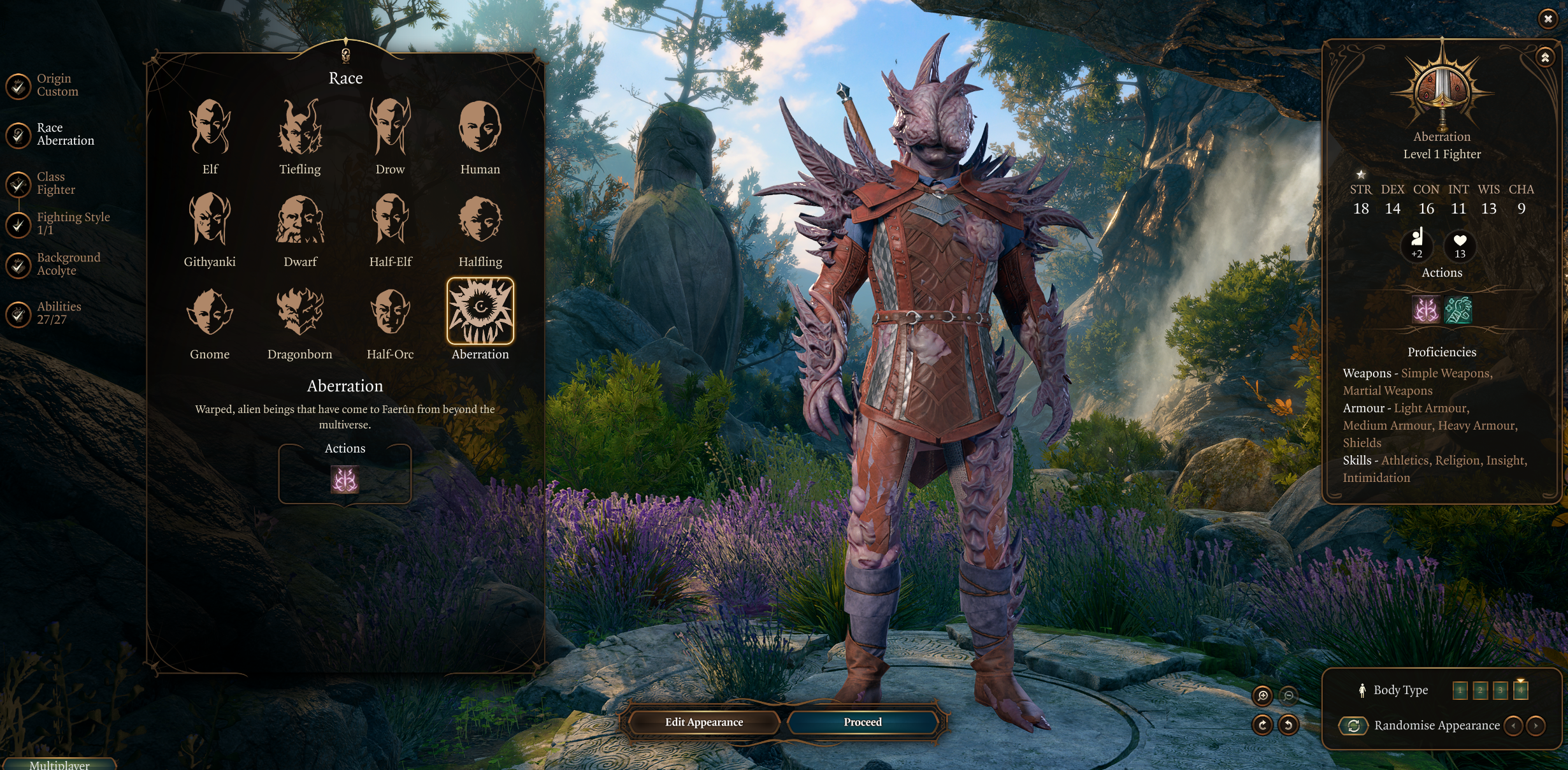This screenshot has width=1568, height=770.
Task: Choose the Tiefling race portrait
Action: (x=299, y=127)
